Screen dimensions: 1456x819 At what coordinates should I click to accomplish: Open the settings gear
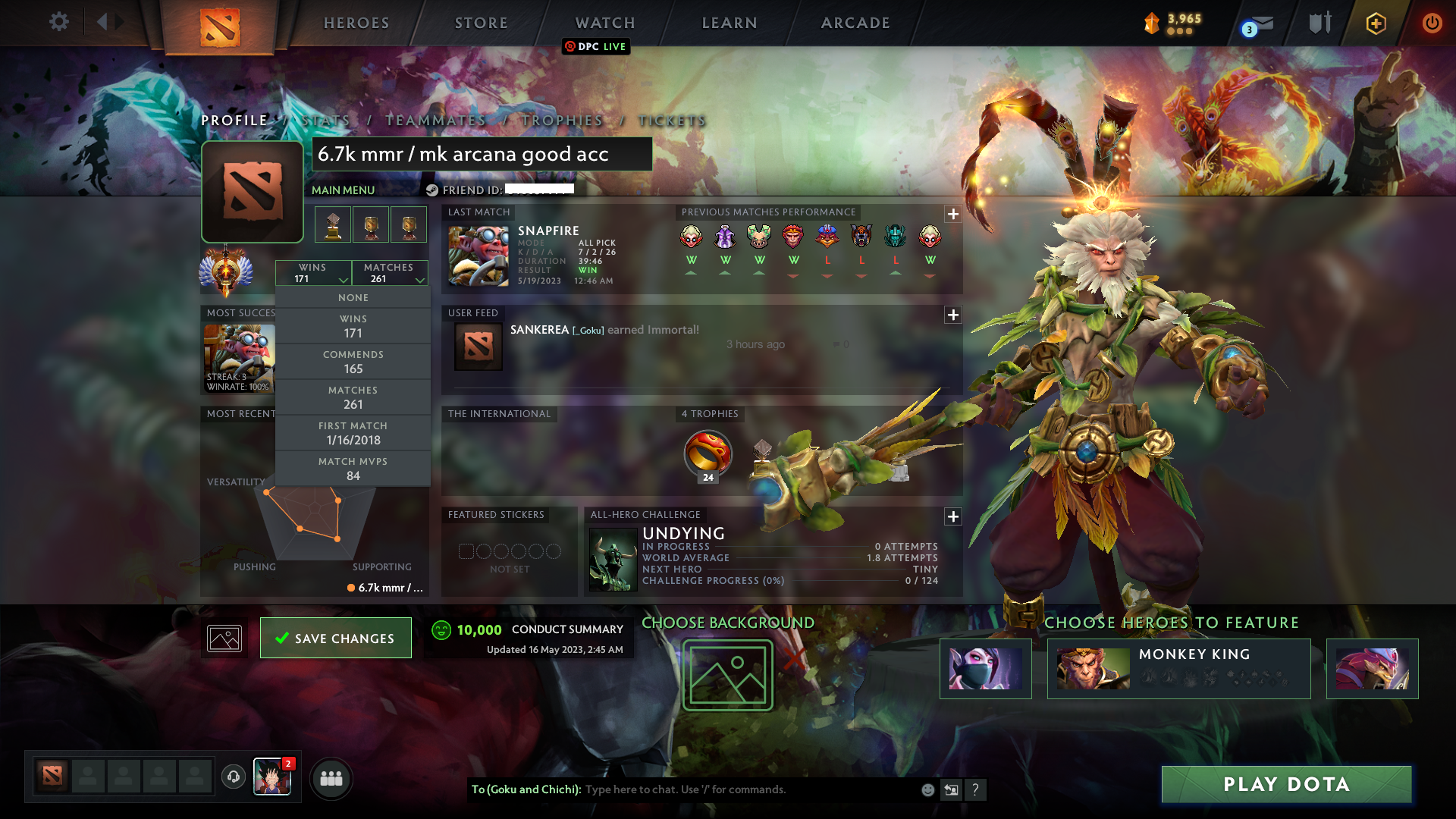coord(59,23)
